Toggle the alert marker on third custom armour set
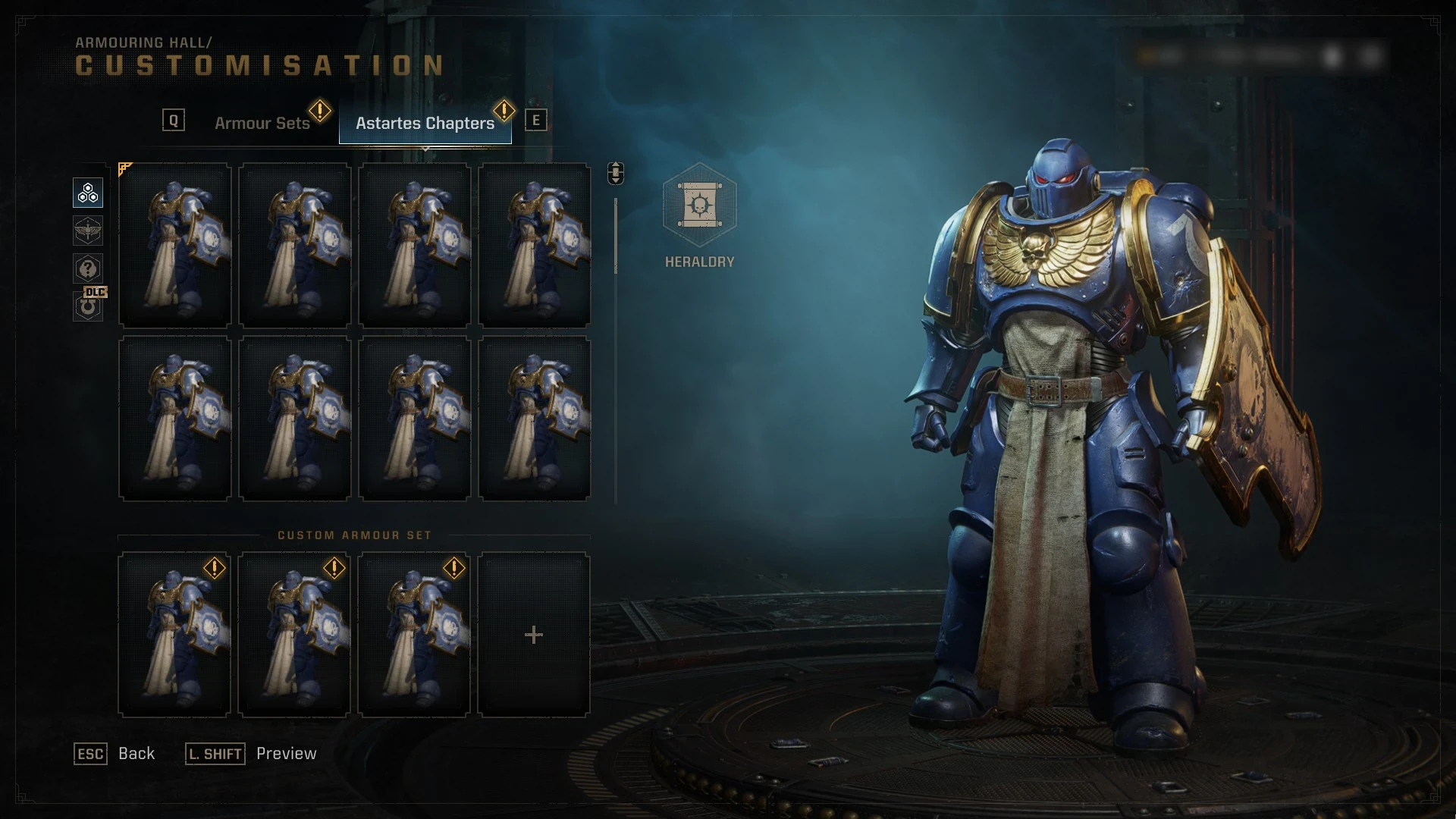The image size is (1456, 819). 454,566
